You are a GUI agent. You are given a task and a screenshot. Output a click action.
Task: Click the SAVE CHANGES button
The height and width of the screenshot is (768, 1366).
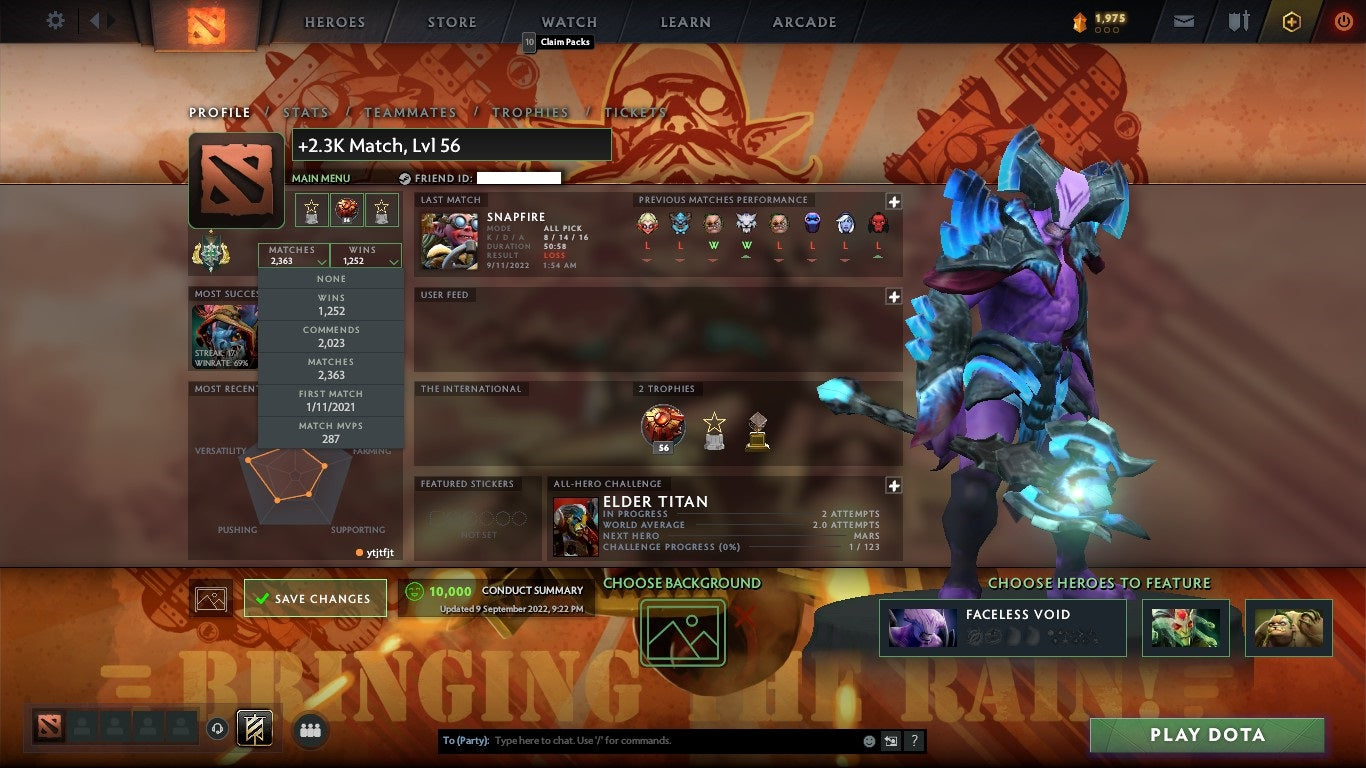point(315,597)
